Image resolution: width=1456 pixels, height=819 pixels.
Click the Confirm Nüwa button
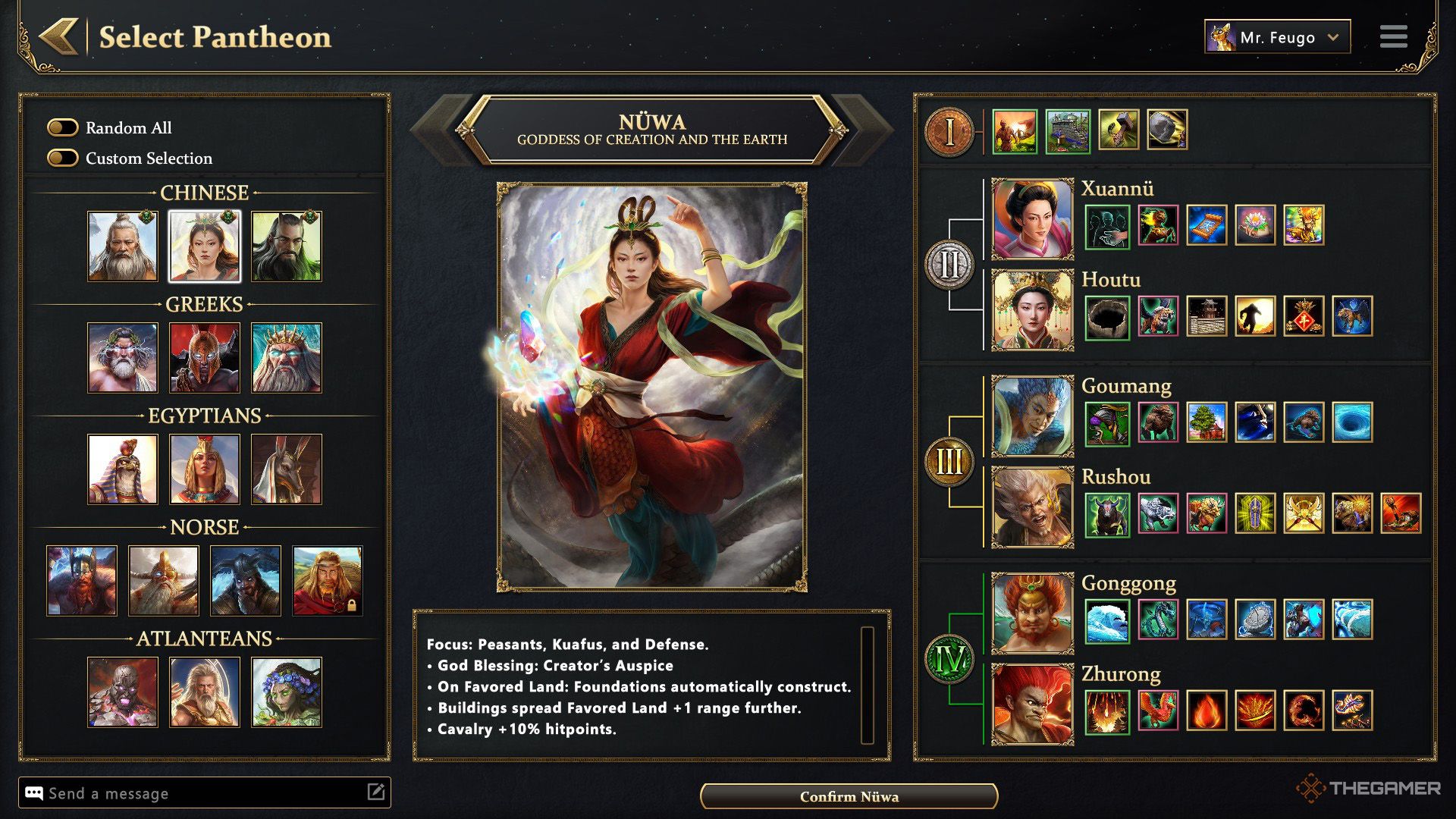coord(849,797)
